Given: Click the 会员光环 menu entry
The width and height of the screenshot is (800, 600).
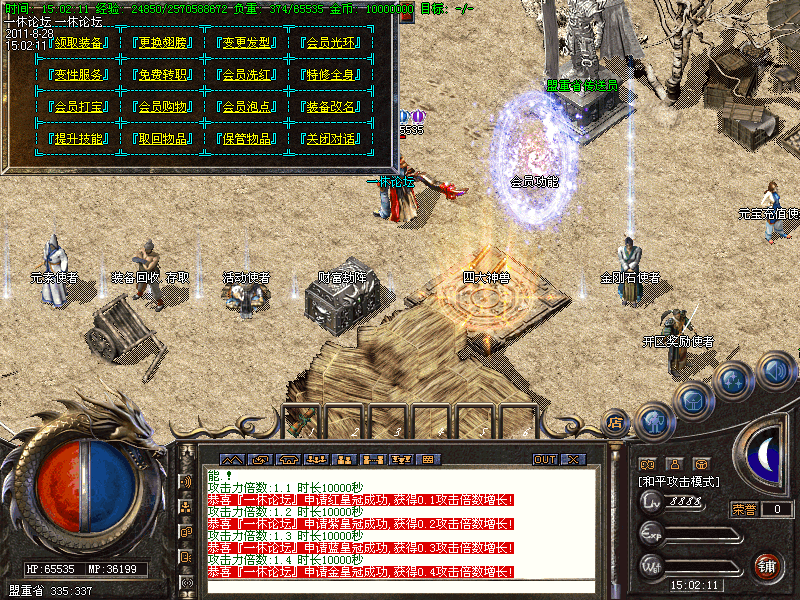Looking at the screenshot, I should 329,43.
